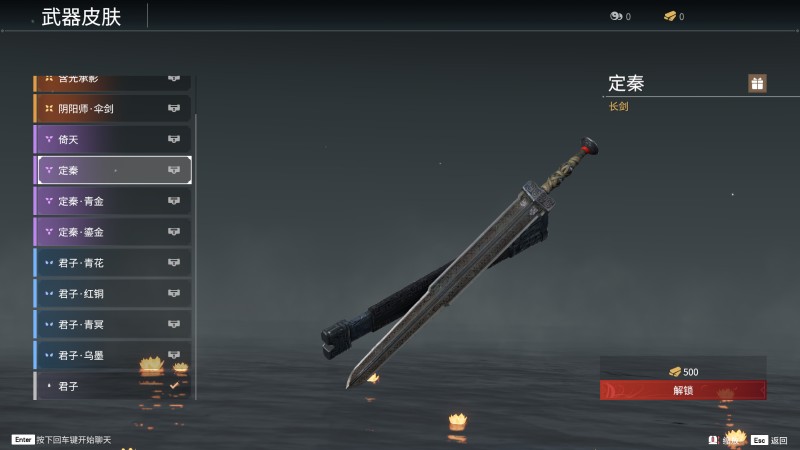Select the 阴阳师·伞剑 weapon skin
The width and height of the screenshot is (800, 450).
coord(112,108)
